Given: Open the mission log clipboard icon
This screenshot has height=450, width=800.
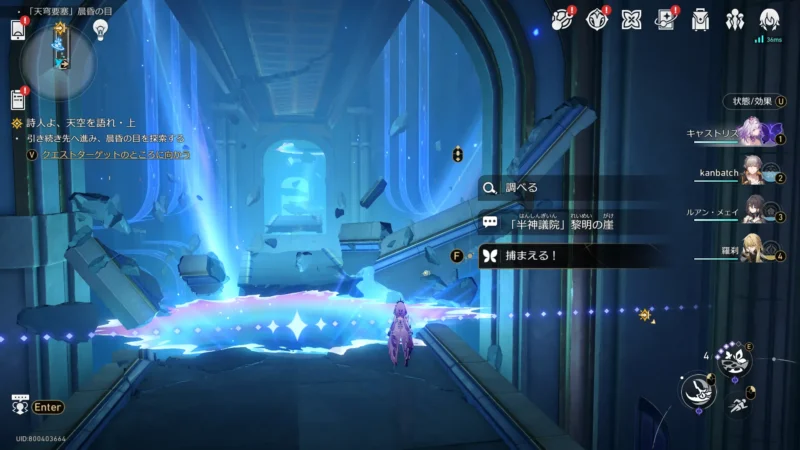Looking at the screenshot, I should (x=17, y=99).
